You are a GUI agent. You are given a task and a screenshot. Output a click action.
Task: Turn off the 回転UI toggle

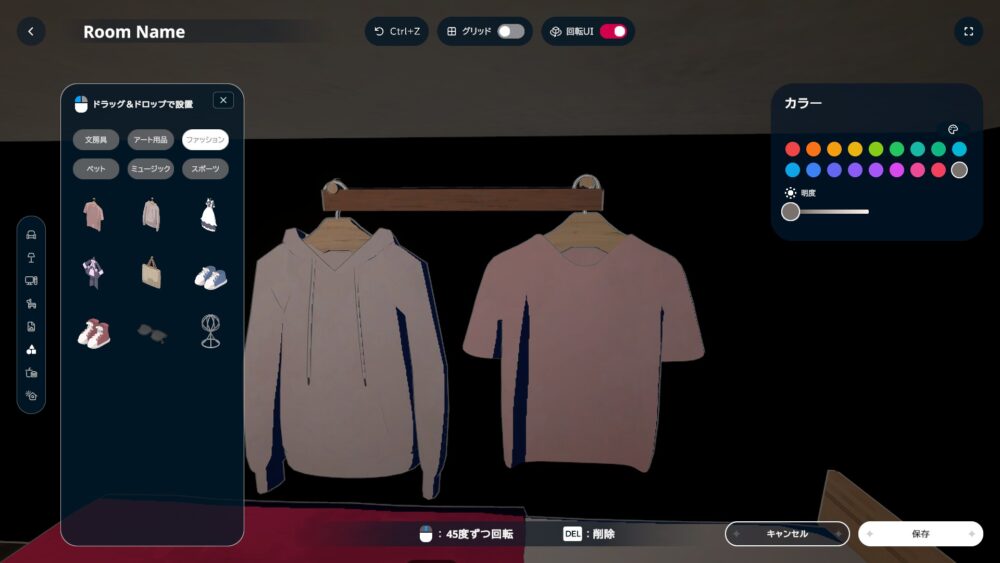coord(612,32)
